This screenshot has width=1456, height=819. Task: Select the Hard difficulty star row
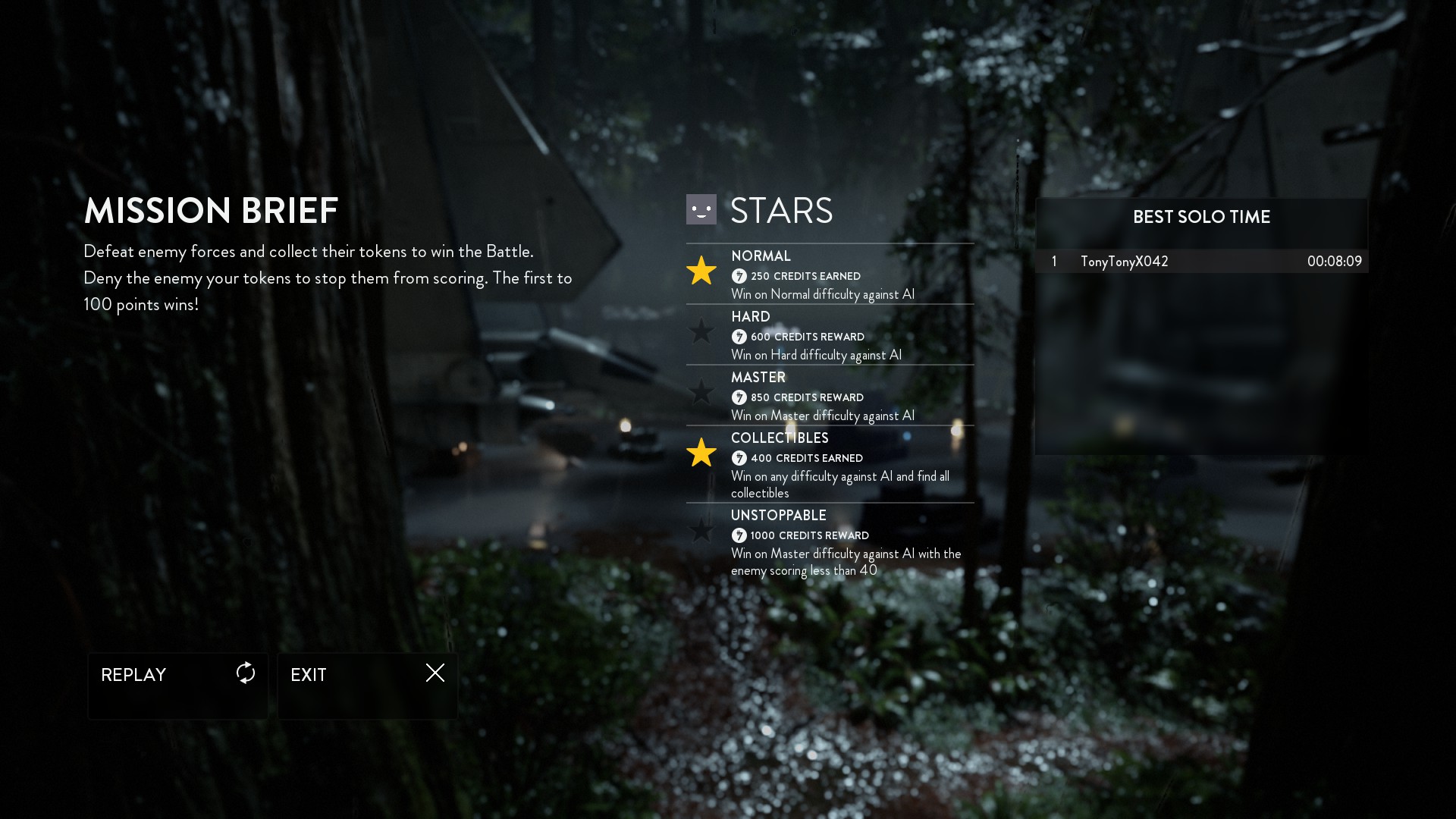coord(830,335)
